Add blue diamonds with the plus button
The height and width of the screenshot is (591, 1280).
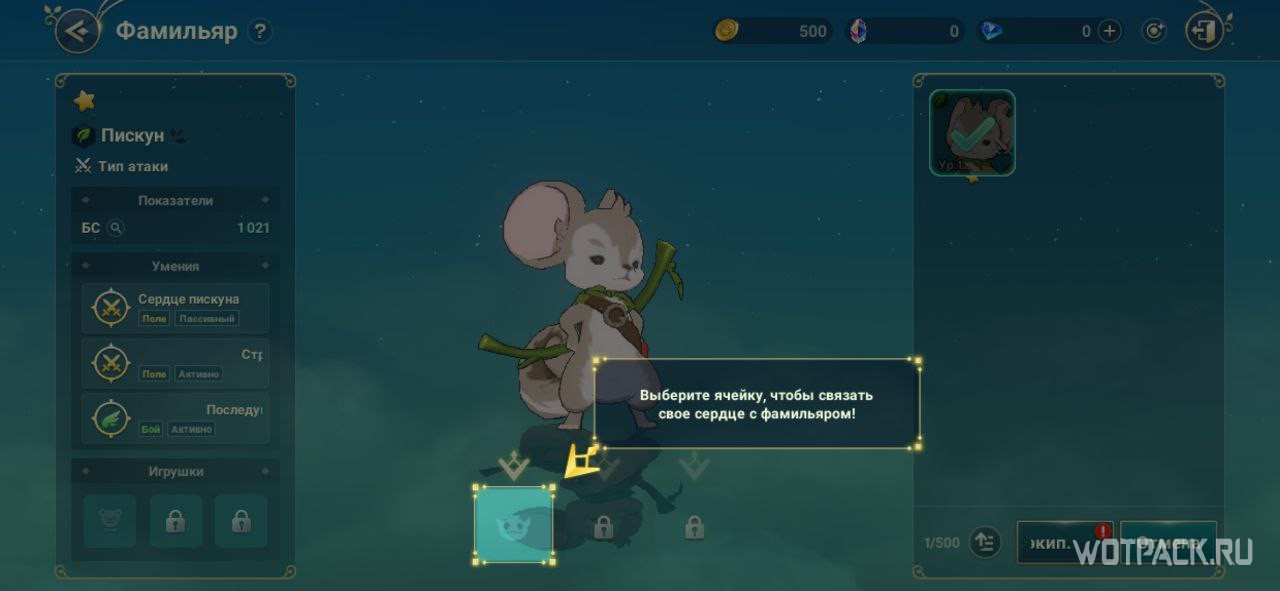coord(1110,31)
